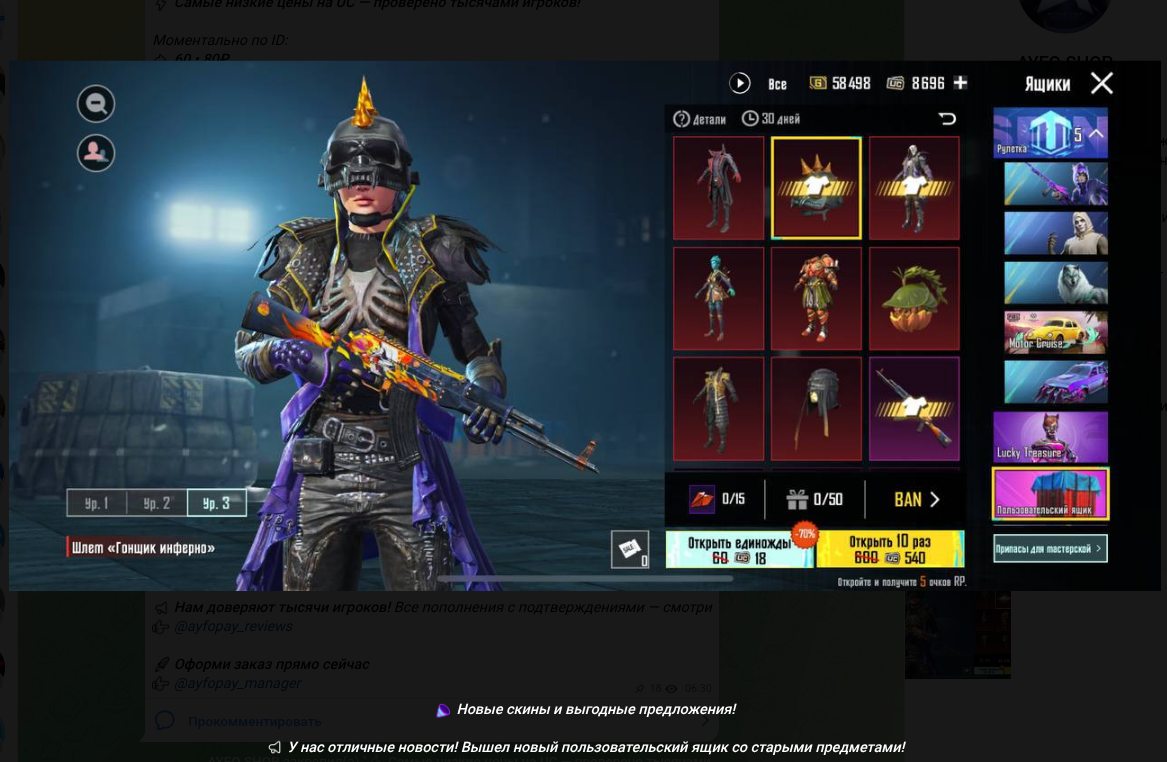Click the return arrow above rewards
This screenshot has width=1167, height=762.
coord(947,119)
